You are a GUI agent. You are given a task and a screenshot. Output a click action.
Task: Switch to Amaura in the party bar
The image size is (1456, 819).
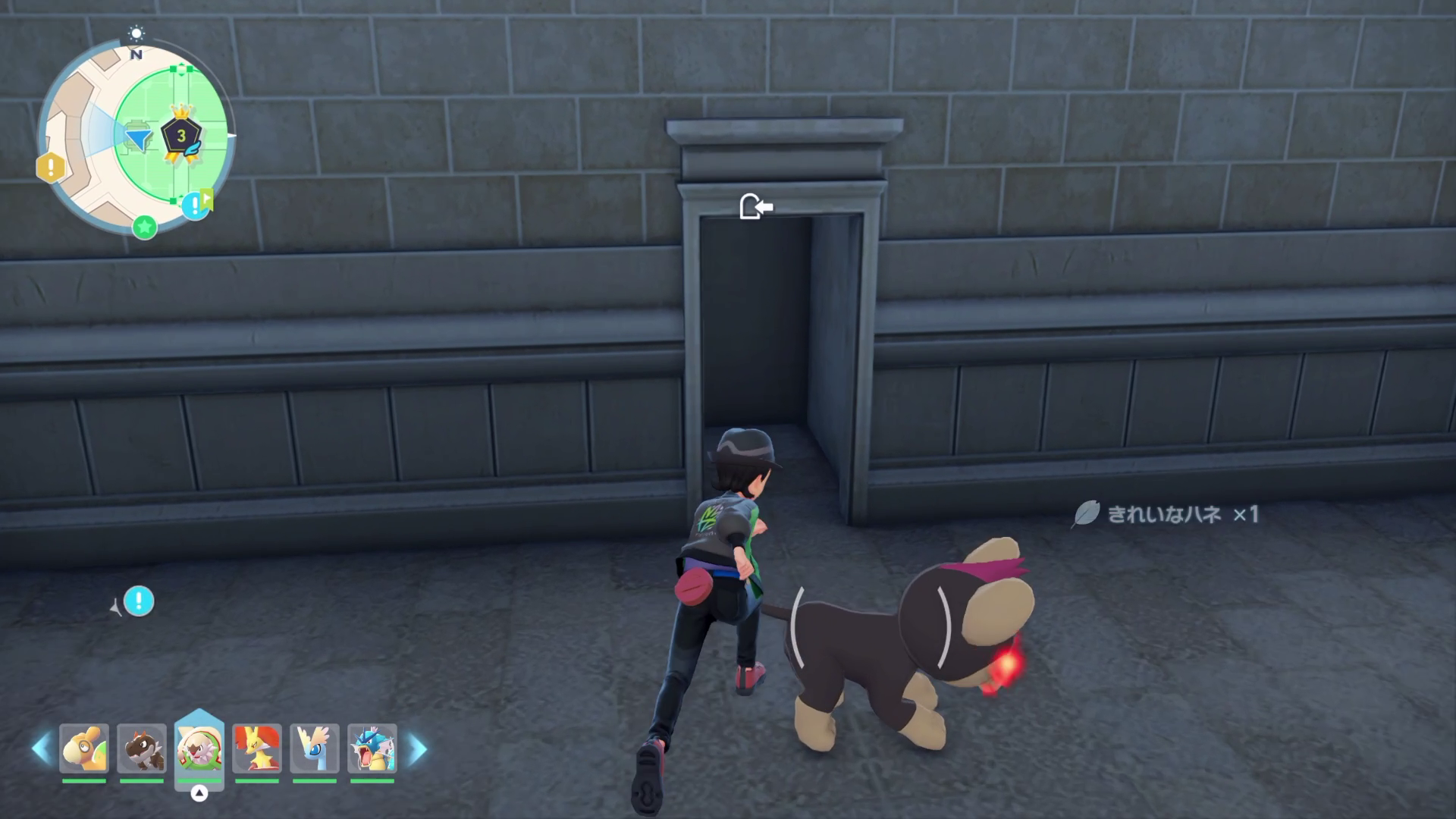(x=315, y=748)
